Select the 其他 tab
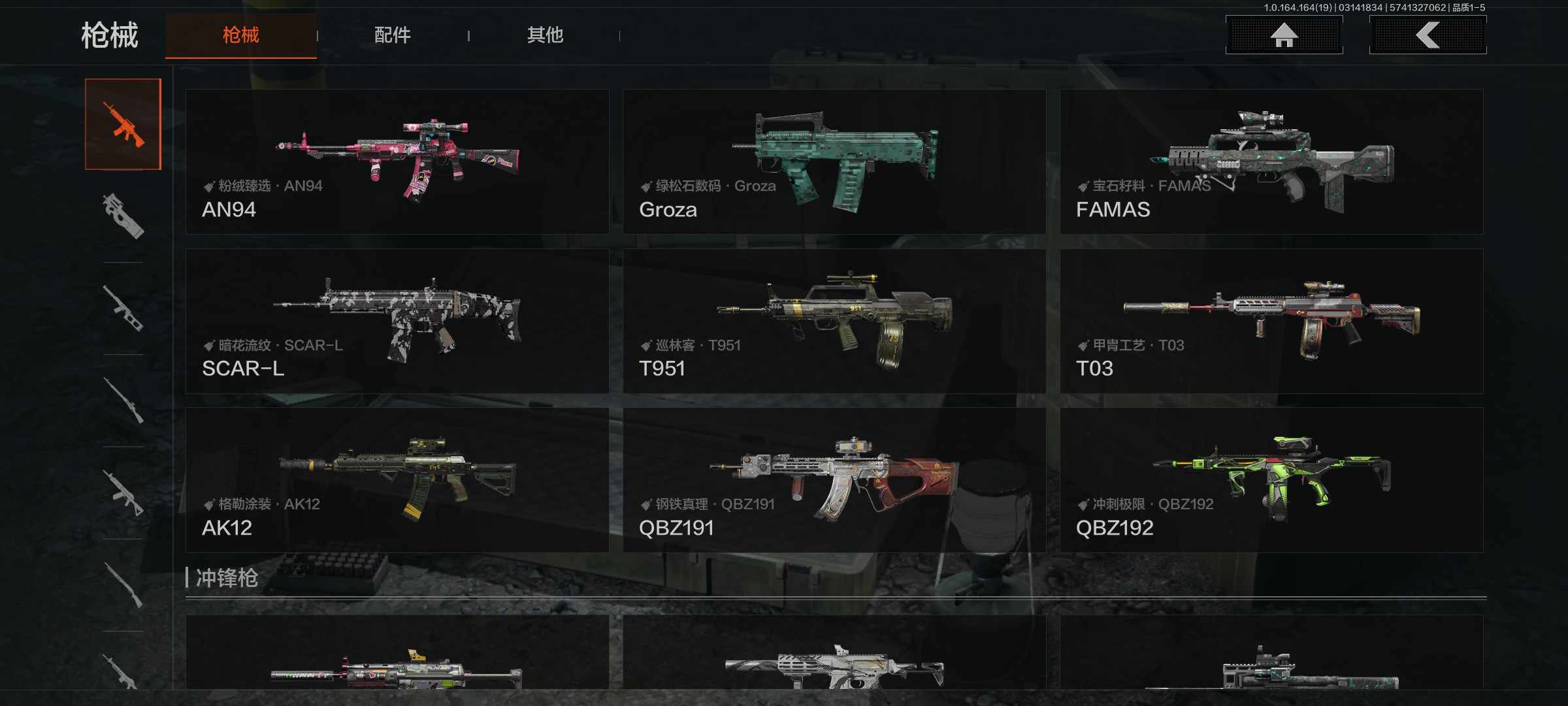The width and height of the screenshot is (1568, 706). pyautogui.click(x=545, y=35)
